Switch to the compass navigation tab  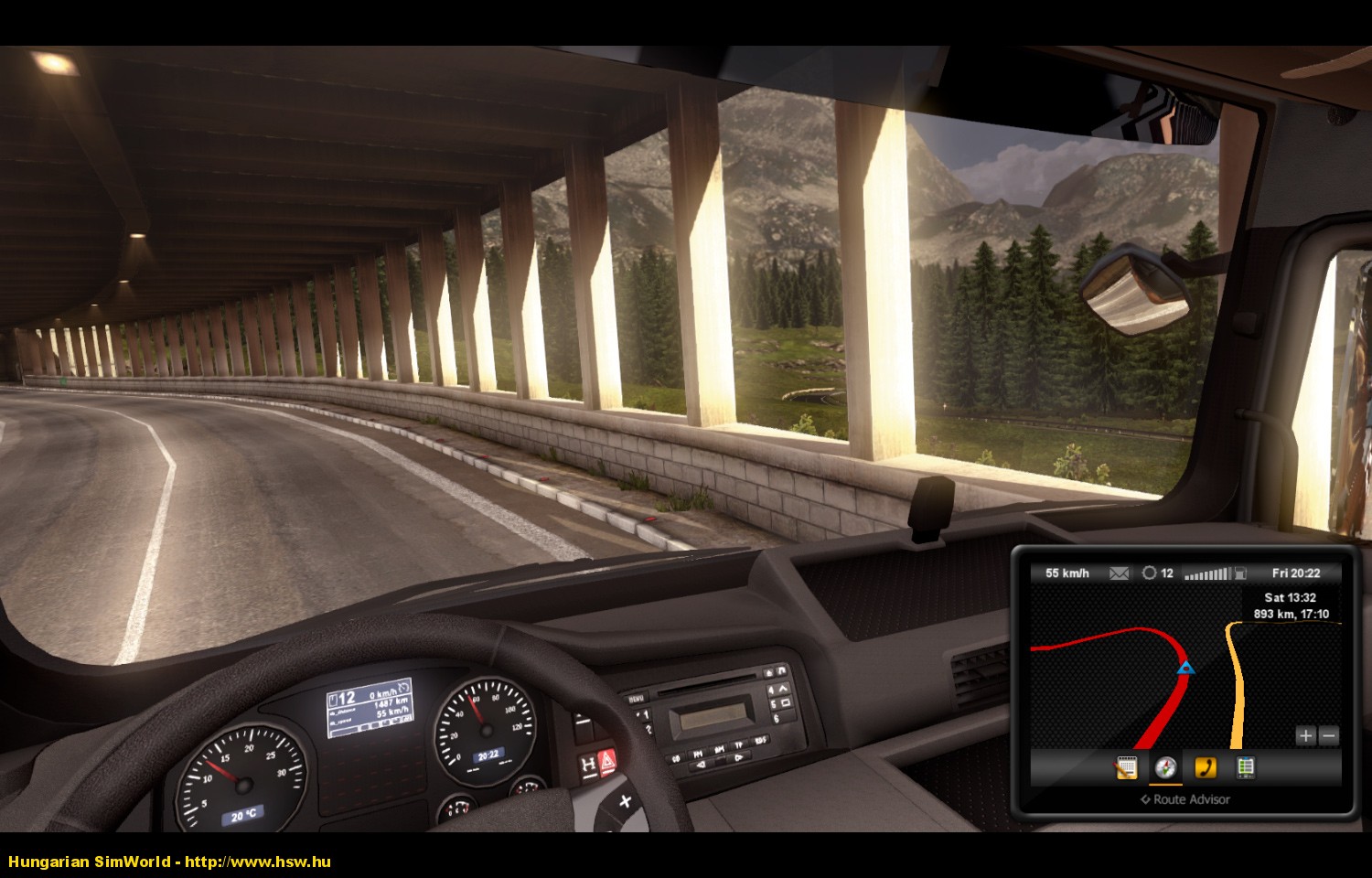[x=1165, y=767]
